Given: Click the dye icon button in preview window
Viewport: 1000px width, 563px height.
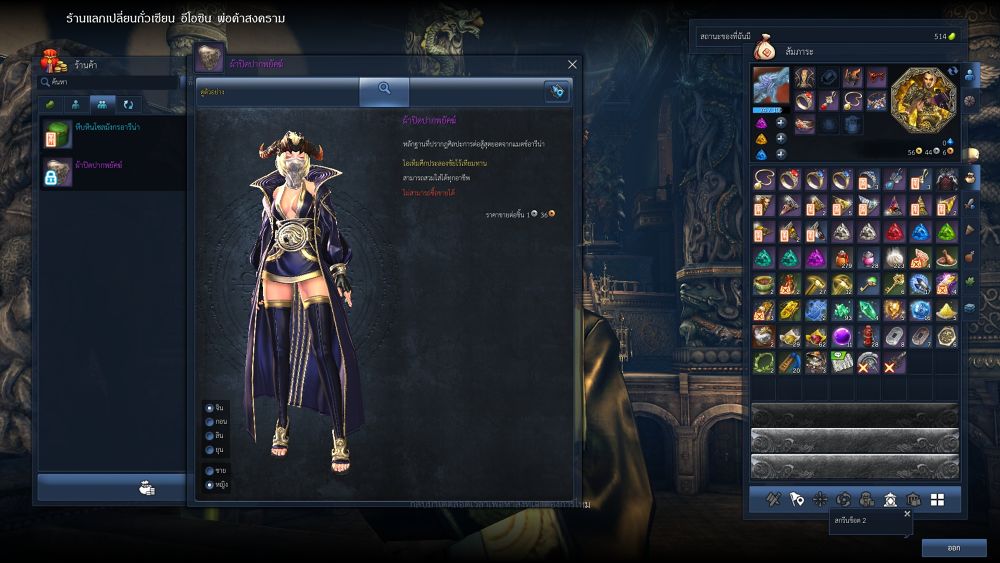Looking at the screenshot, I should click(x=556, y=91).
